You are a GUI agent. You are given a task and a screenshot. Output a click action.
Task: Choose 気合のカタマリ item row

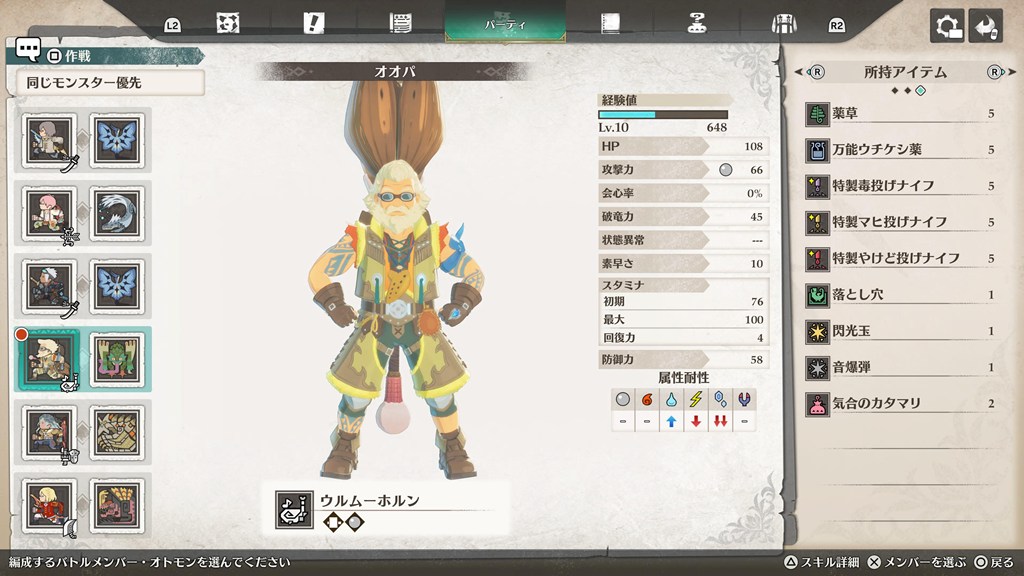click(900, 403)
